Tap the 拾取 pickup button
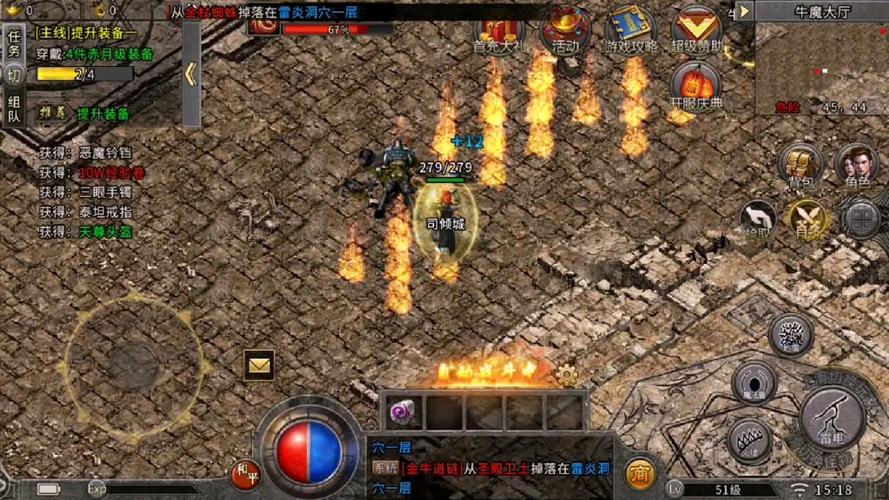889x500 pixels. [756, 218]
